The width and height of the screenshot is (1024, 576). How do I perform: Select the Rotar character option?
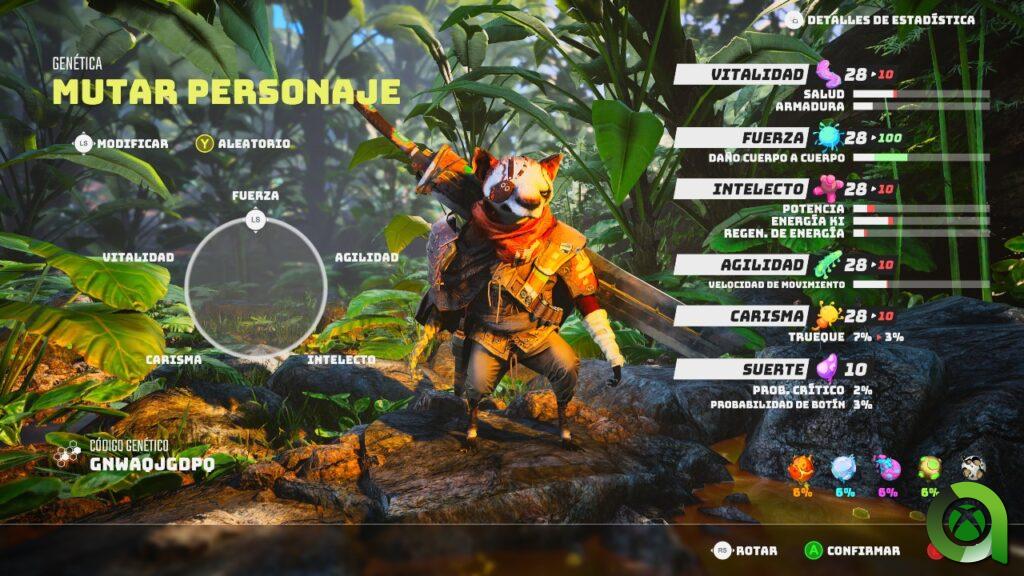pos(746,550)
